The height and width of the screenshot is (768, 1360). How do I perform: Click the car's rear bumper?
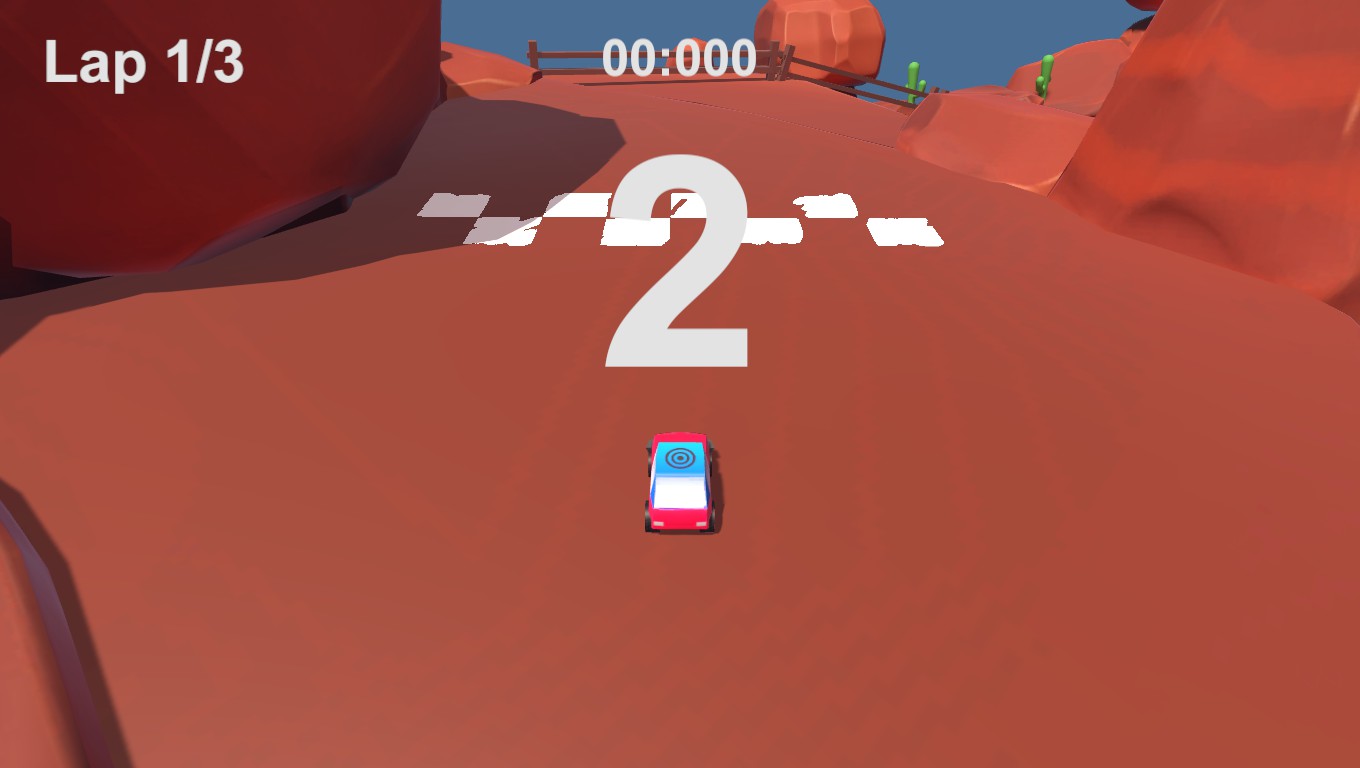[x=680, y=522]
